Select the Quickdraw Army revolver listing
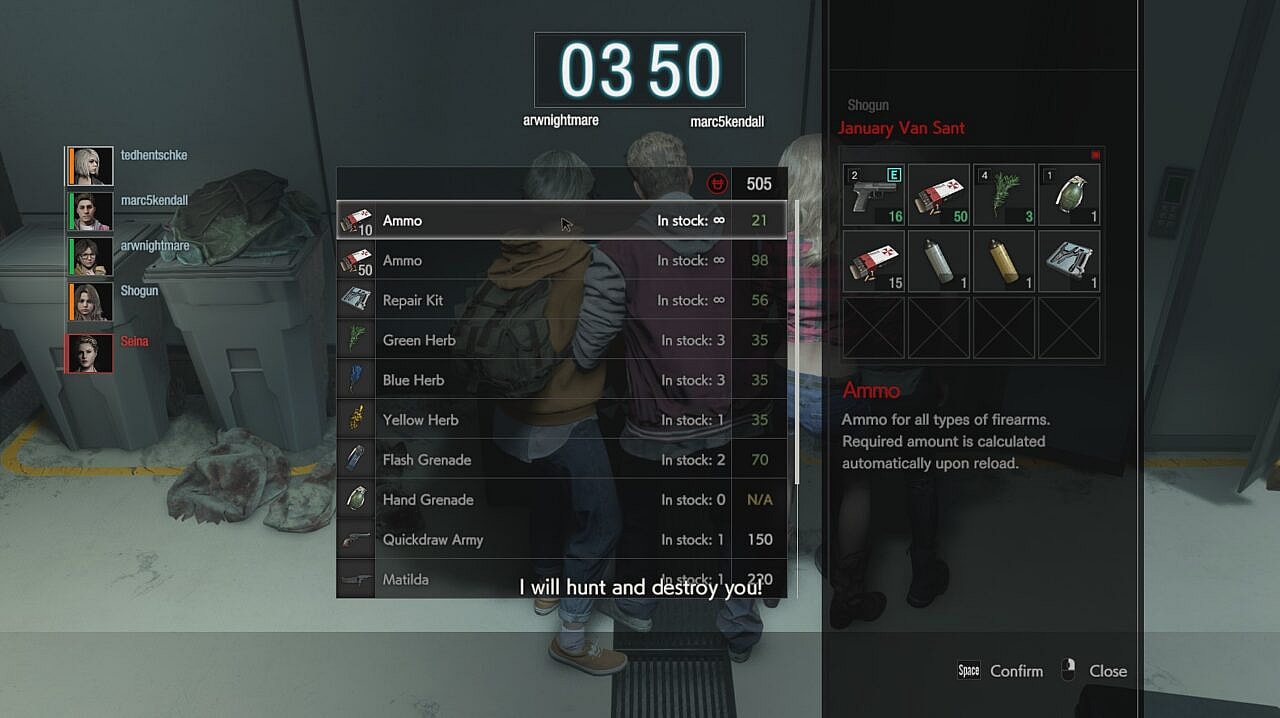1280x718 pixels. (560, 540)
